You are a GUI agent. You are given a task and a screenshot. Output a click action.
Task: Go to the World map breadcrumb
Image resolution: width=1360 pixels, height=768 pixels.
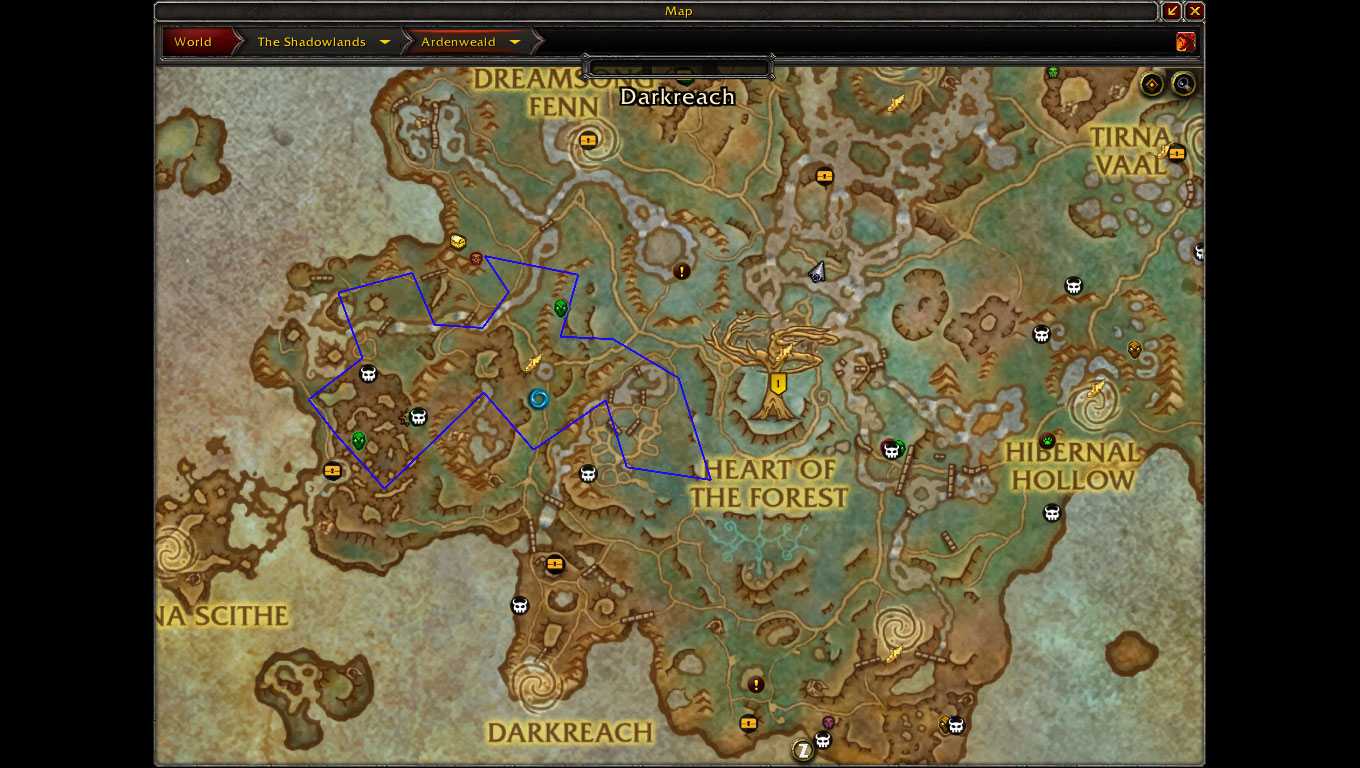coord(193,42)
